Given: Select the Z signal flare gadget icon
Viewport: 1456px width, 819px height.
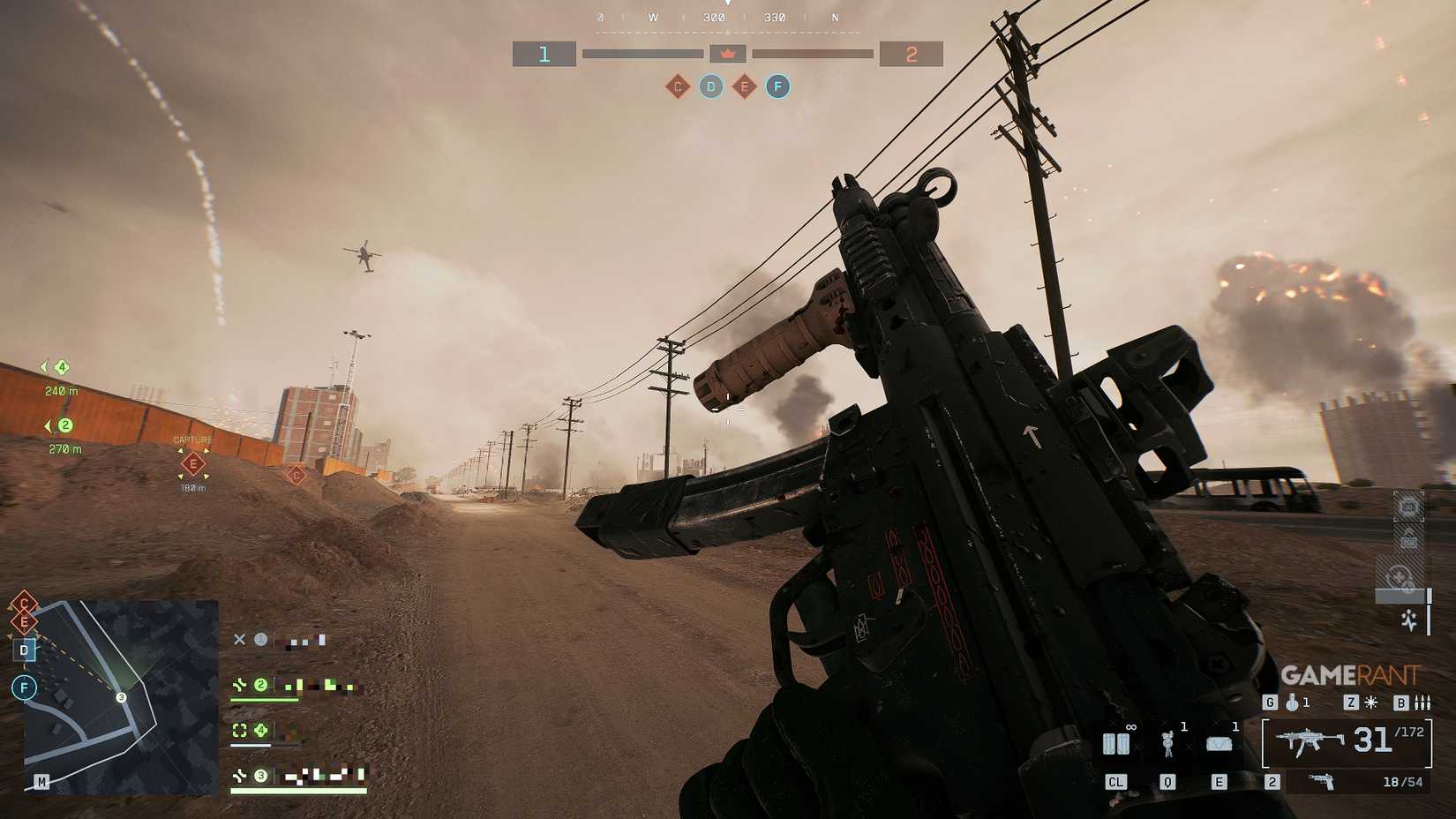Looking at the screenshot, I should pos(1370,703).
